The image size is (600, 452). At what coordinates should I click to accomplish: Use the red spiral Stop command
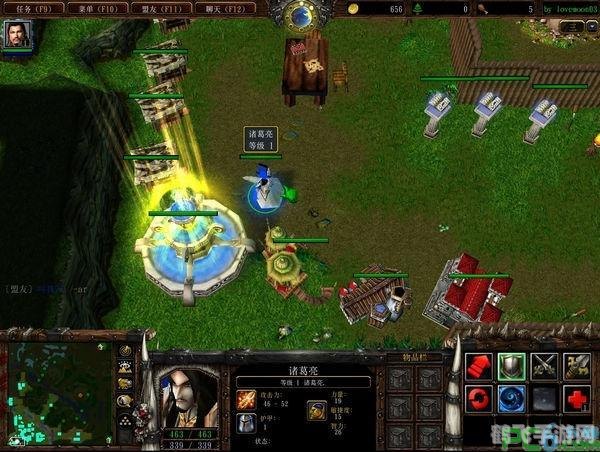click(479, 399)
